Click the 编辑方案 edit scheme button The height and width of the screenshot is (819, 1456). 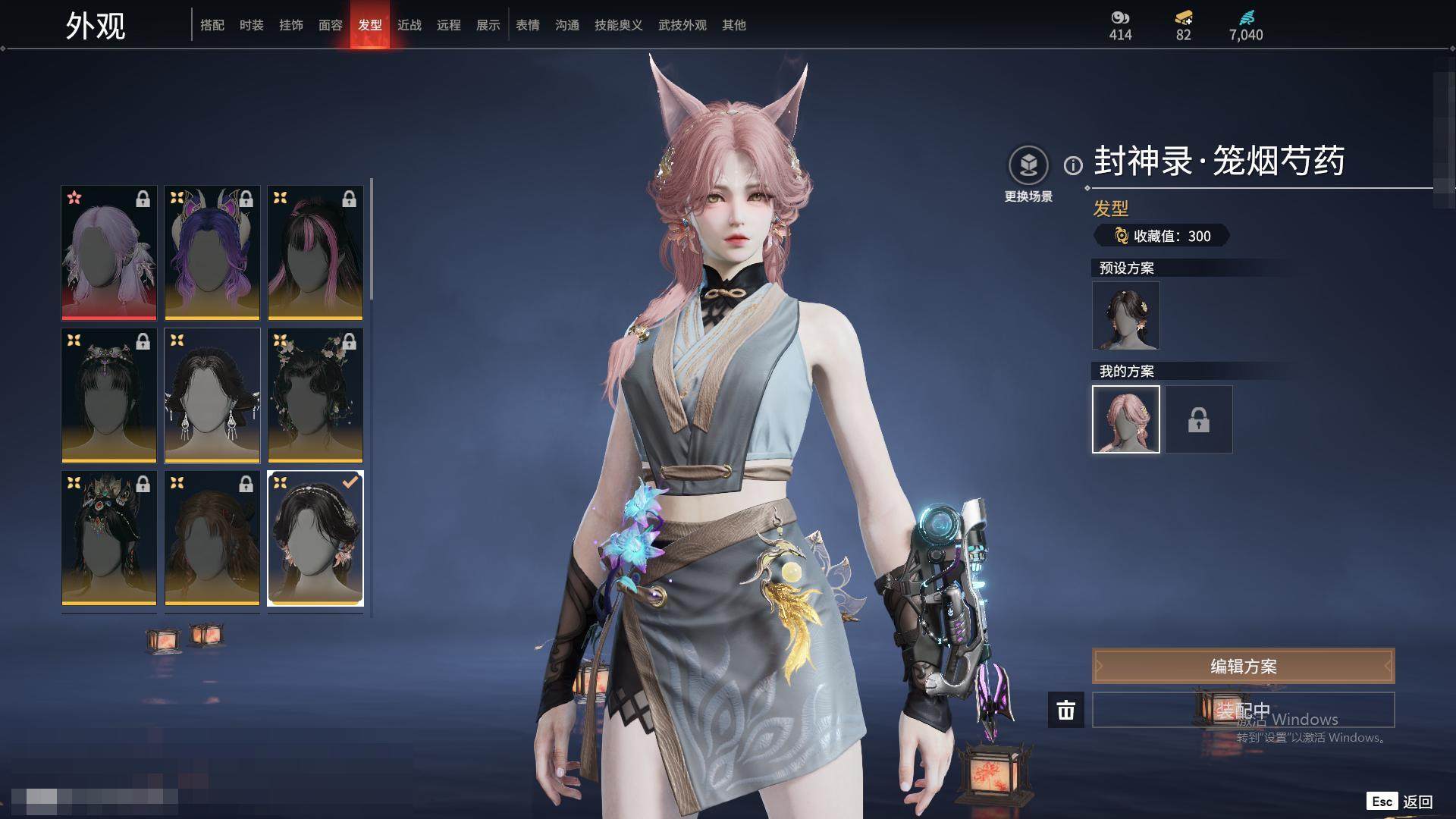tap(1243, 667)
